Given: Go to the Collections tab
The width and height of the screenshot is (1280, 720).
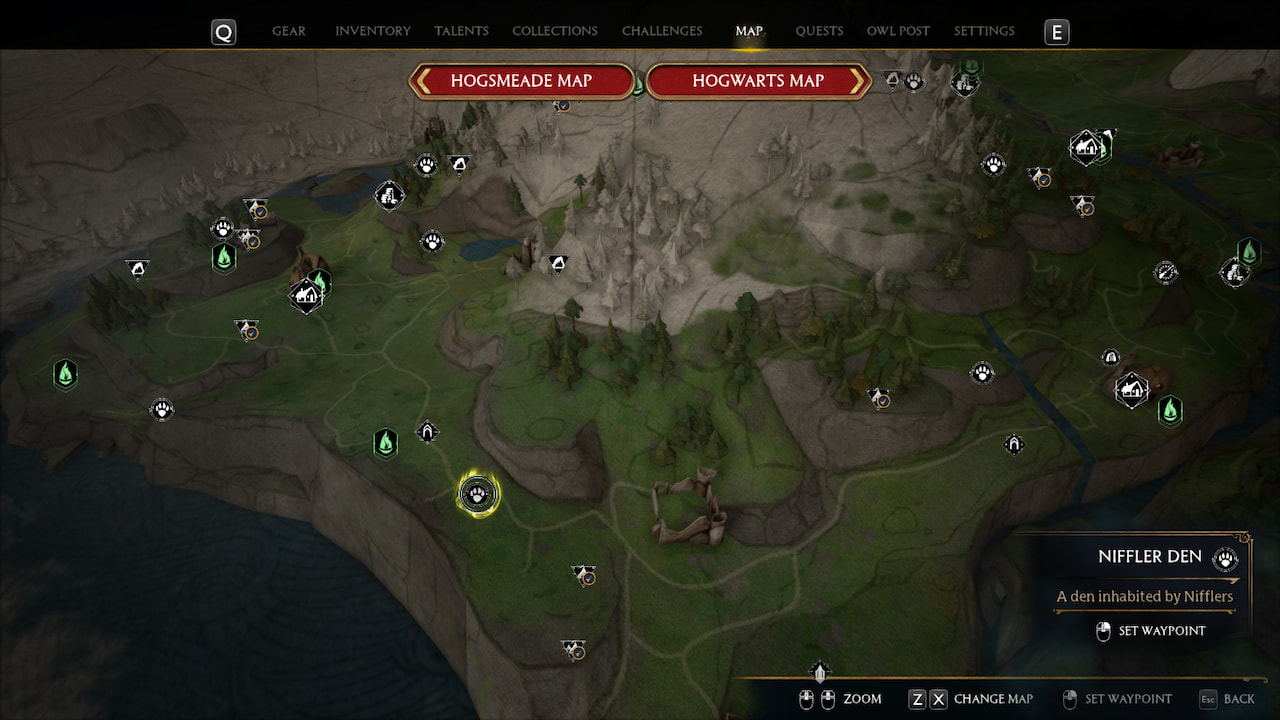Looking at the screenshot, I should pyautogui.click(x=555, y=31).
